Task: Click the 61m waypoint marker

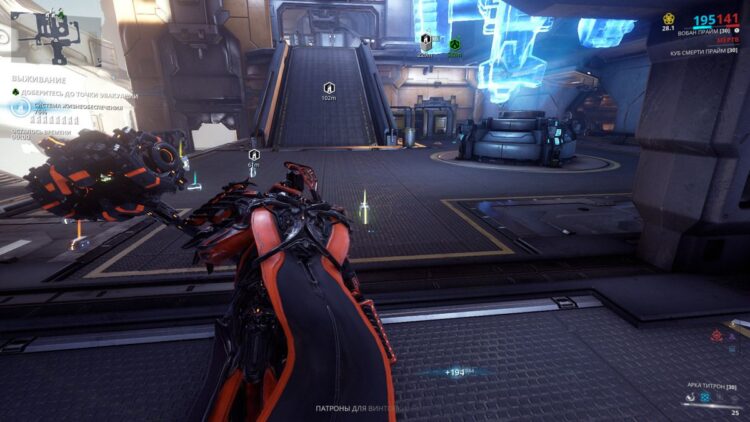Action: 254,155
